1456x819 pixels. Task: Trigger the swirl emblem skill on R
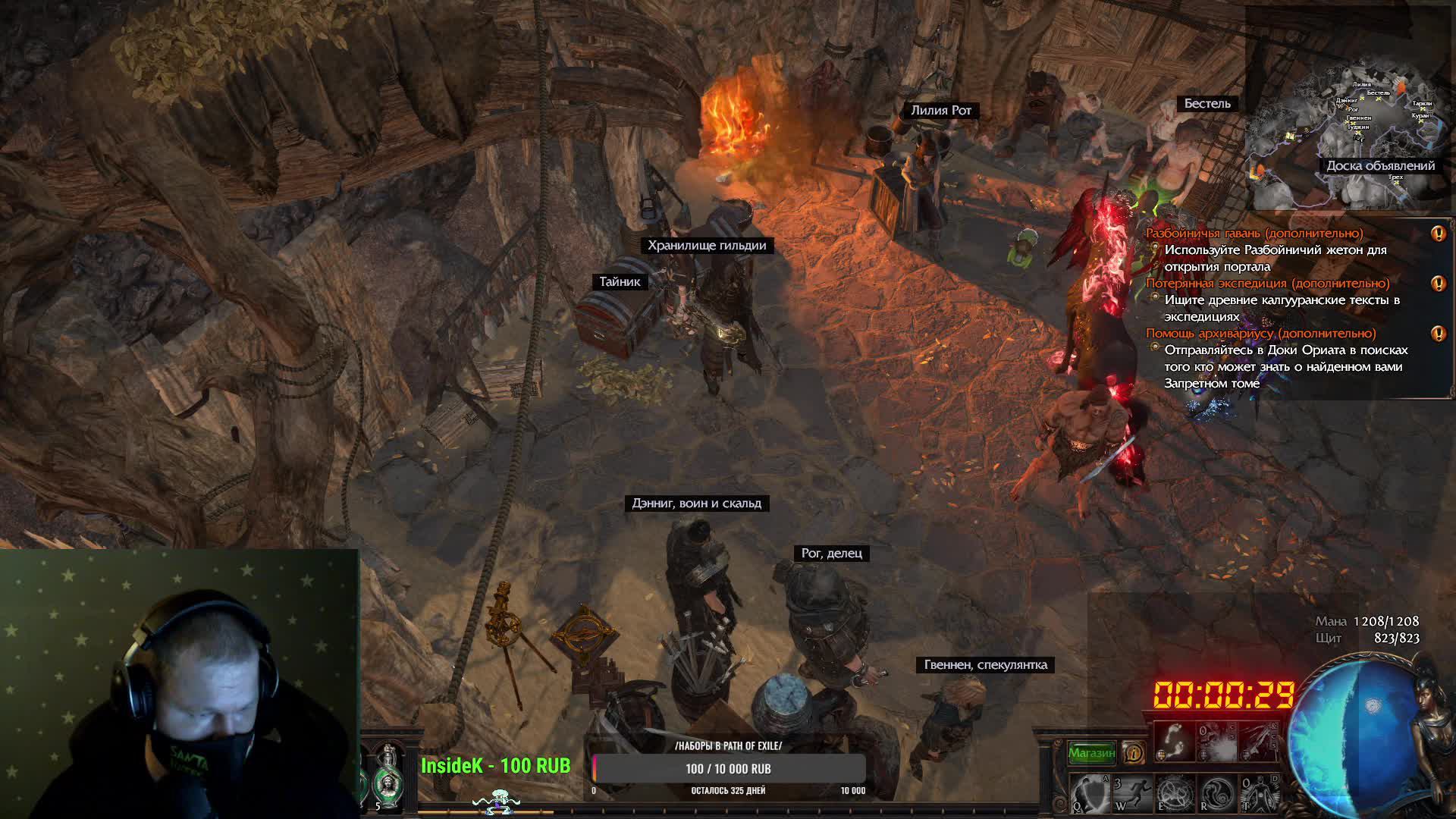[1216, 793]
